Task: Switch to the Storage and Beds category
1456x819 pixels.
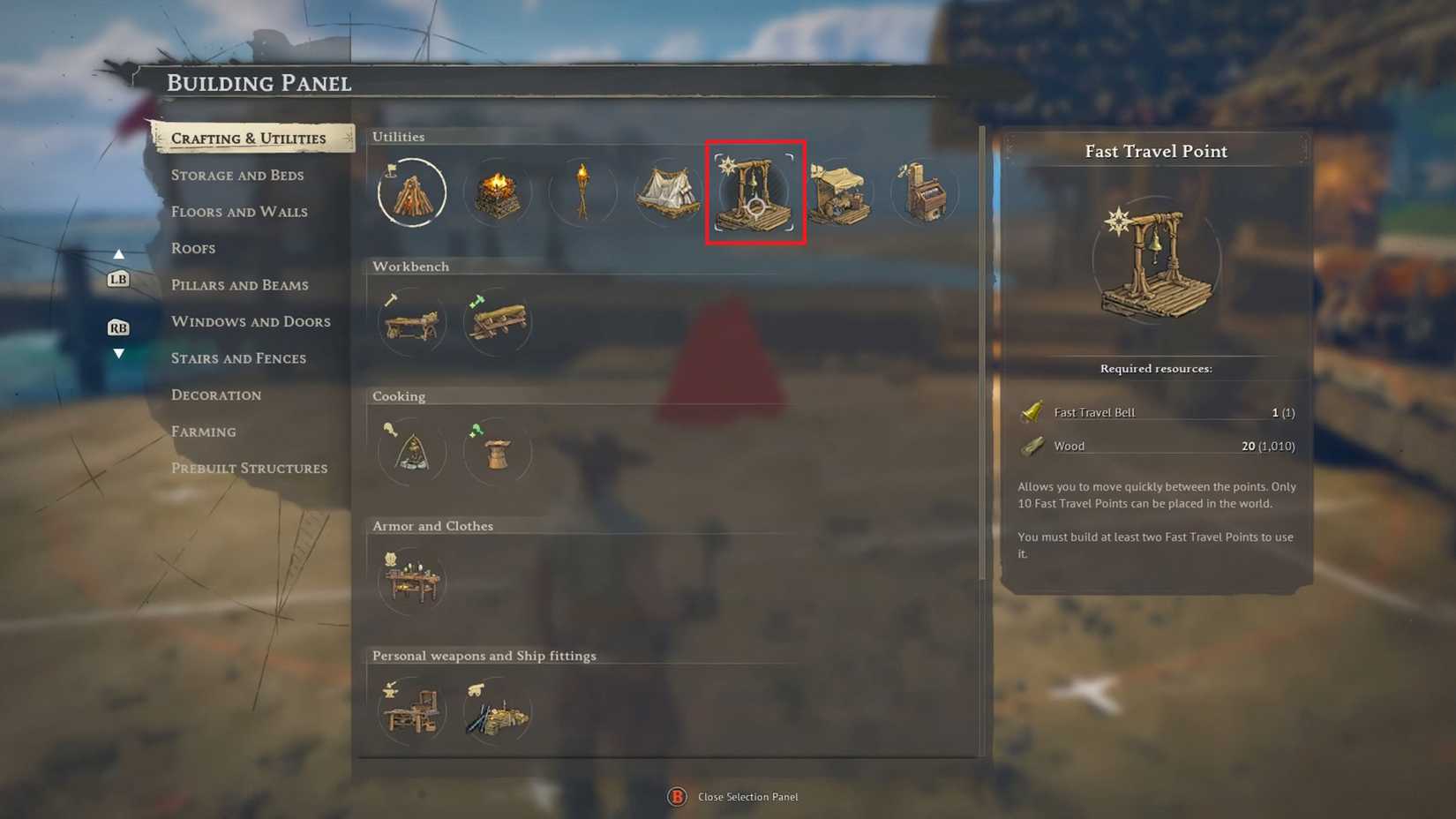Action: click(236, 175)
